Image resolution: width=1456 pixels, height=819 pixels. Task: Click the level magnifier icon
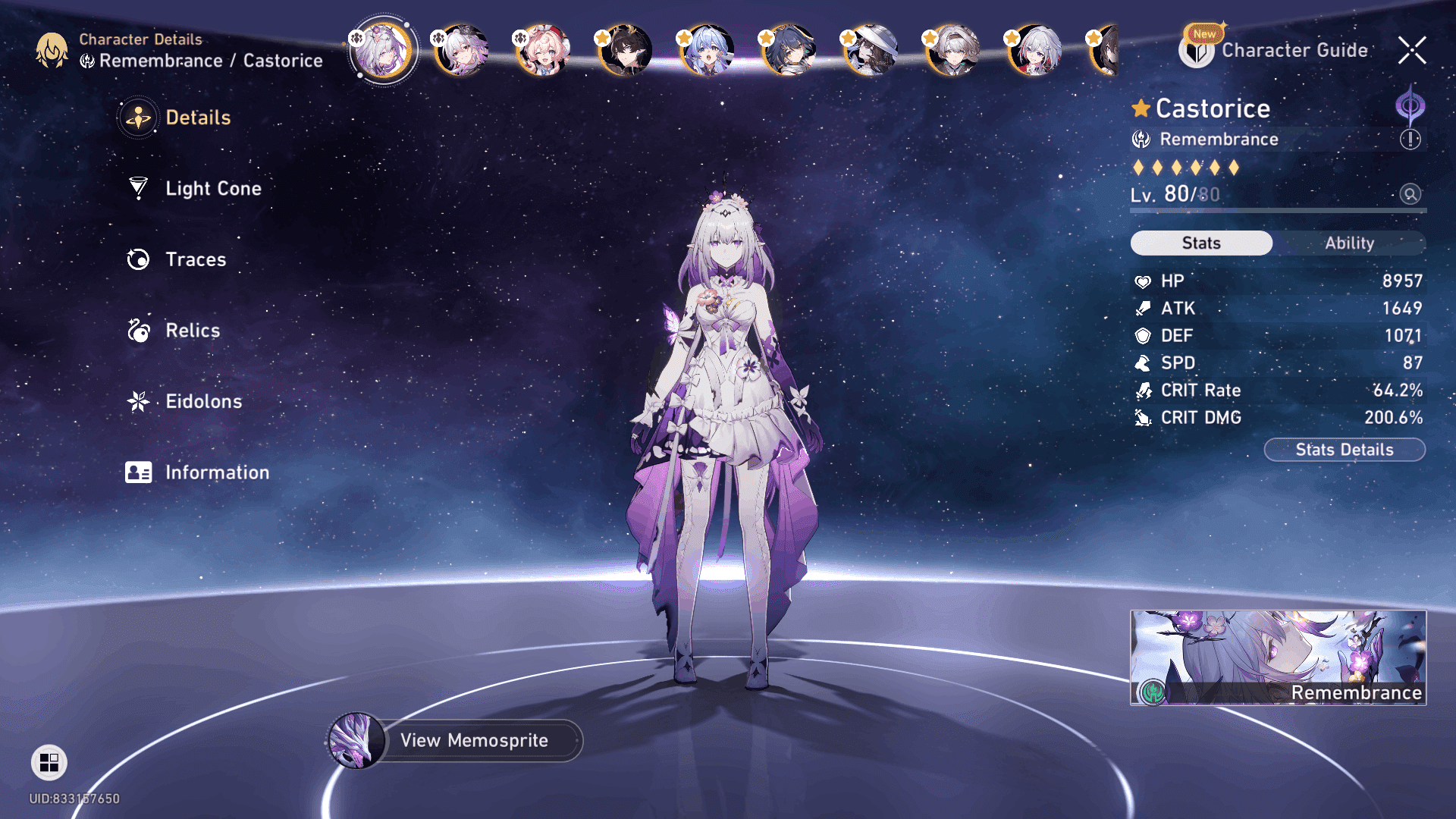pyautogui.click(x=1410, y=194)
